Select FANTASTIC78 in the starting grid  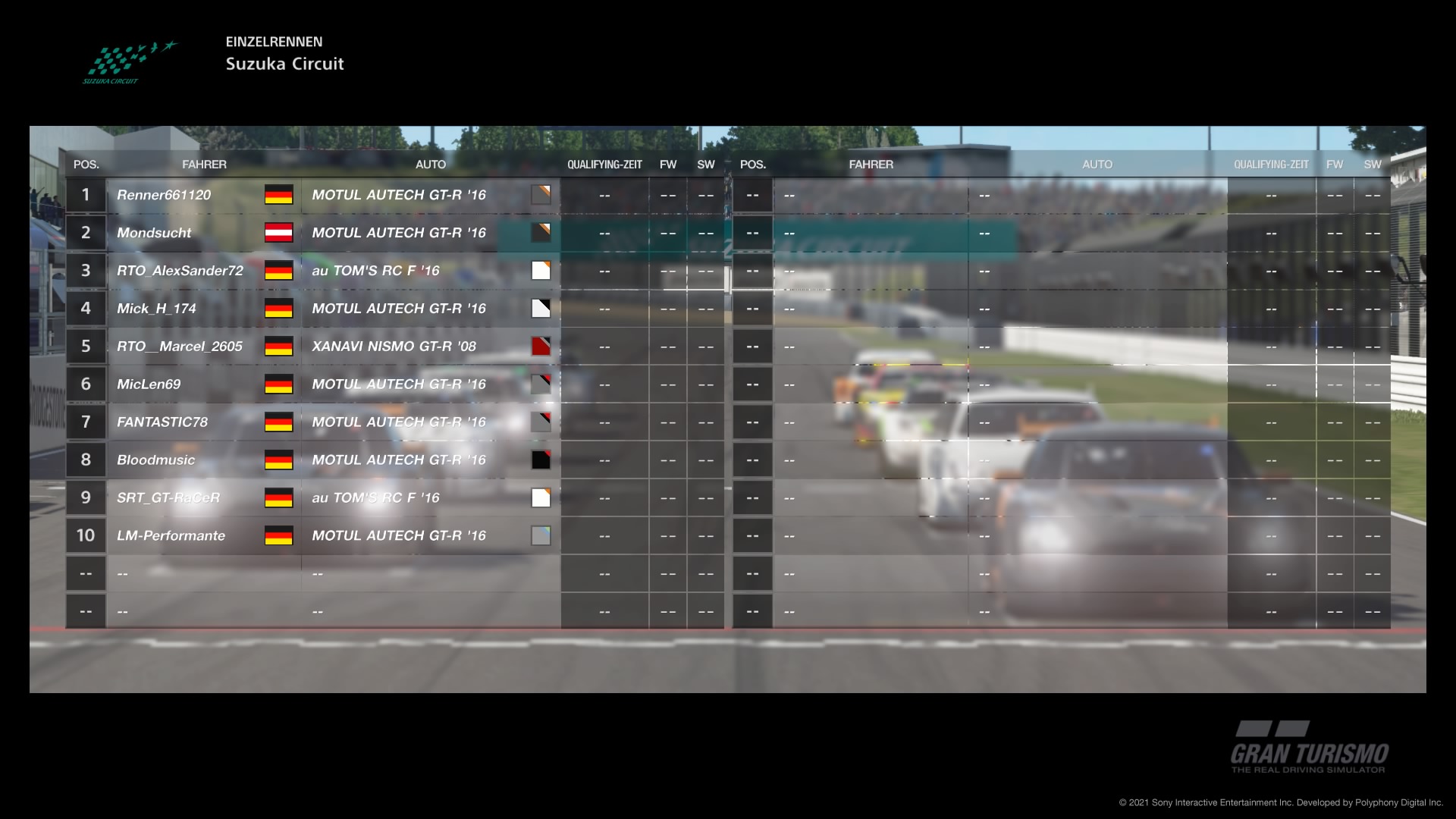click(x=162, y=422)
